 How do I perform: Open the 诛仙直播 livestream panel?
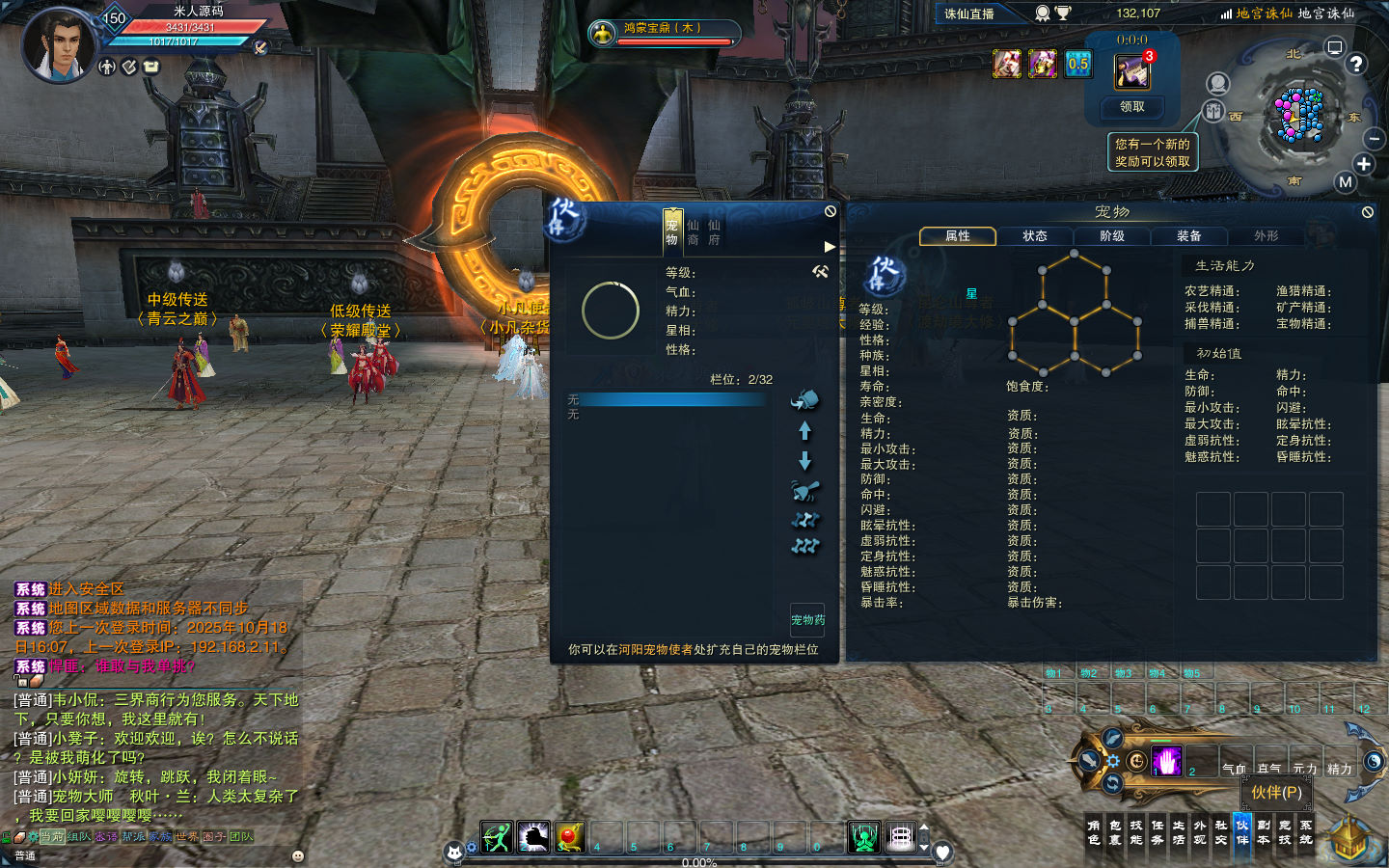click(969, 14)
